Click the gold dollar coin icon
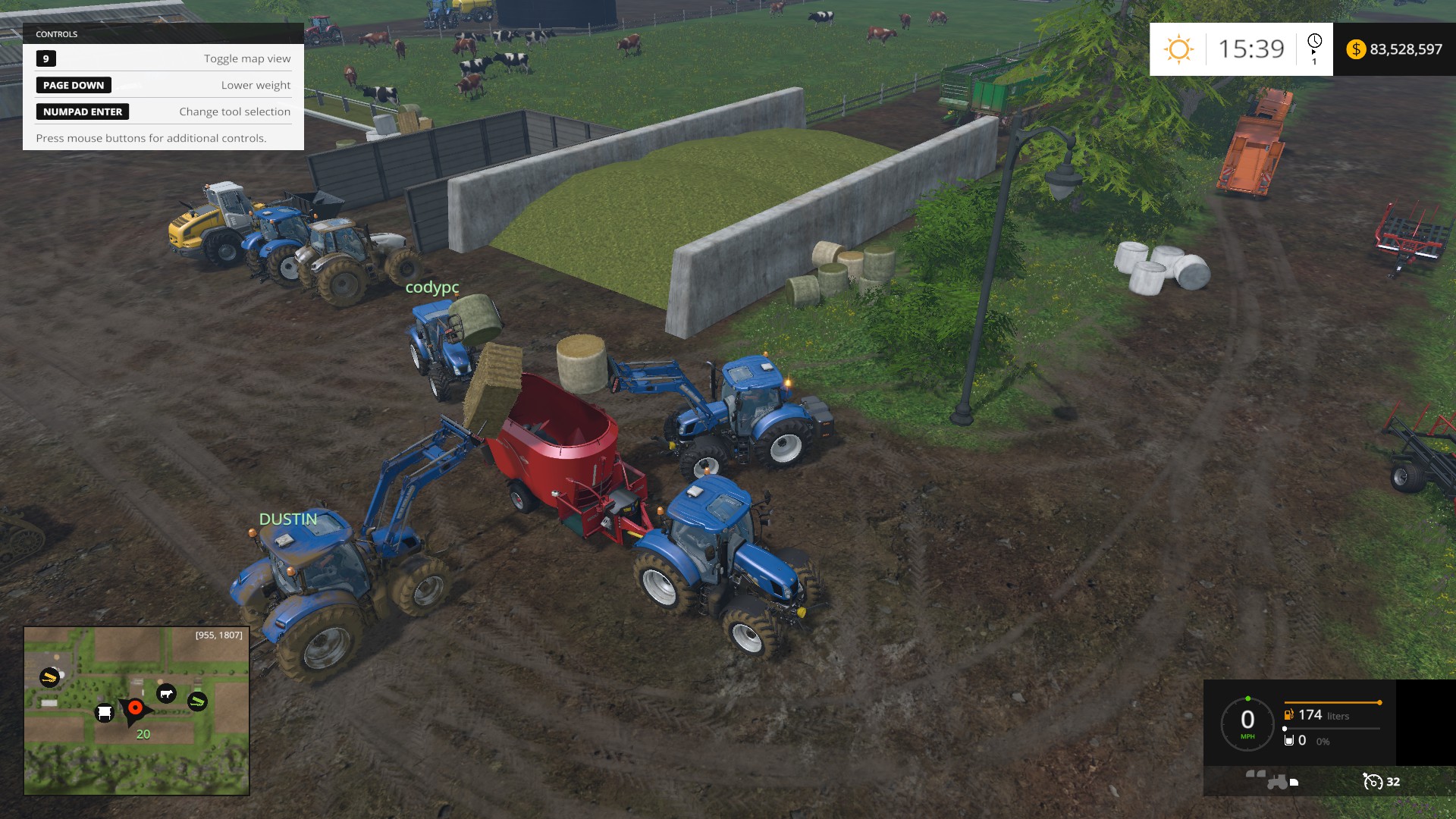The width and height of the screenshot is (1456, 819). (x=1355, y=49)
